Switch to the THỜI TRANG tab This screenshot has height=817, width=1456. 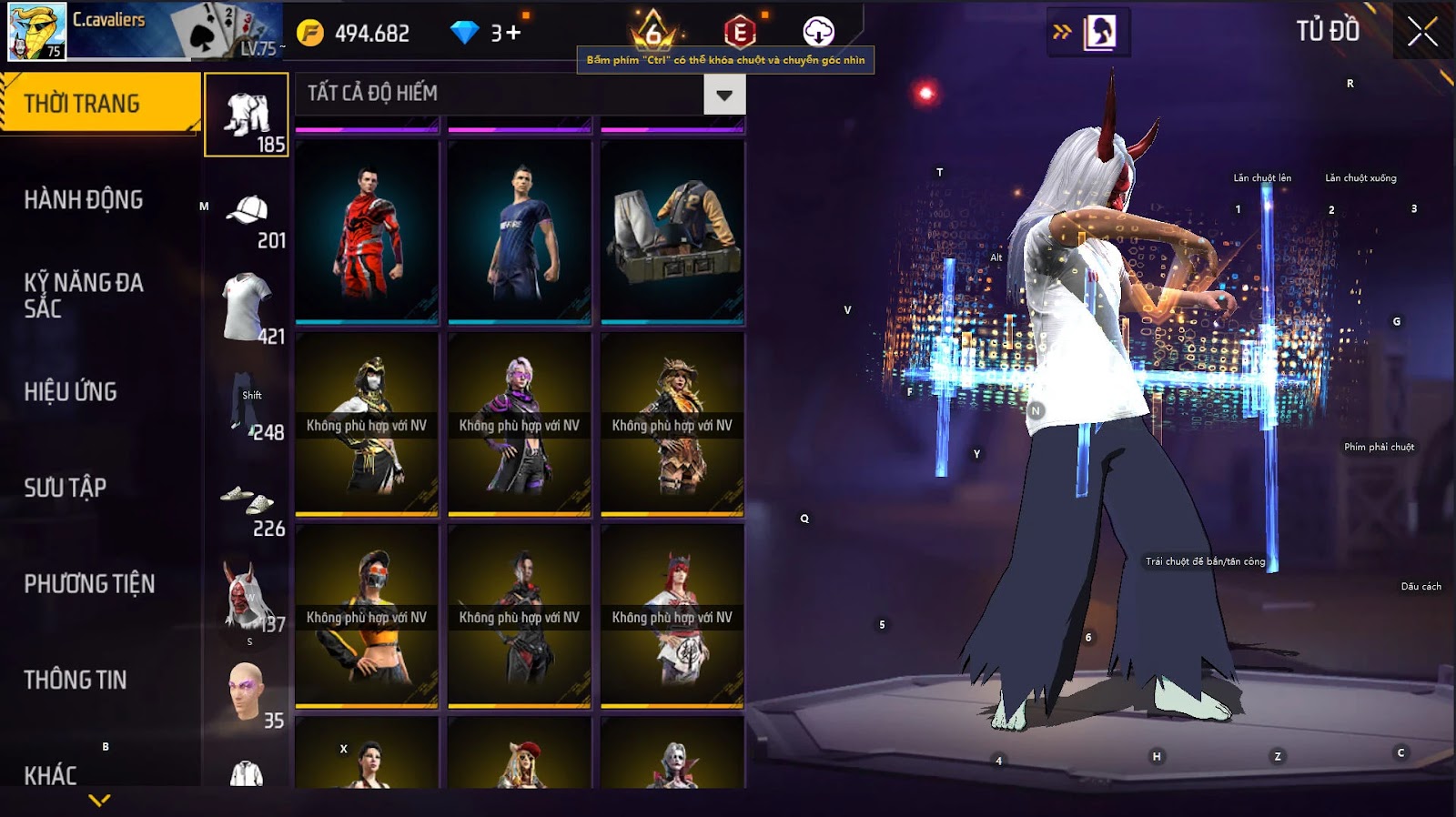pos(100,104)
